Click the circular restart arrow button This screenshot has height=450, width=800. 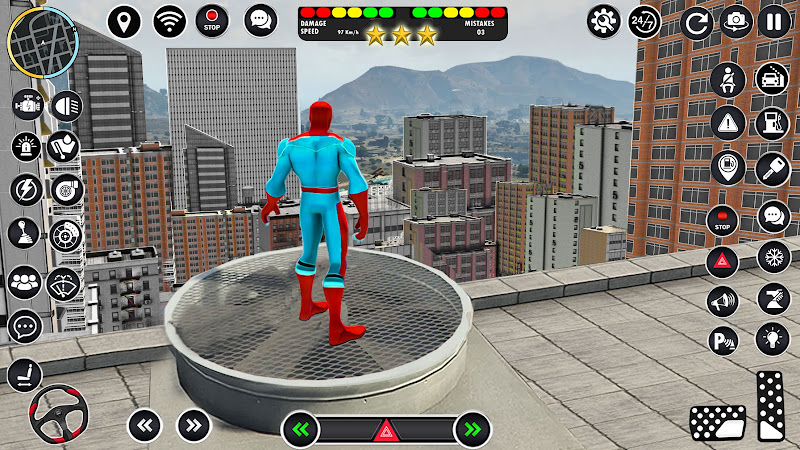[x=697, y=21]
